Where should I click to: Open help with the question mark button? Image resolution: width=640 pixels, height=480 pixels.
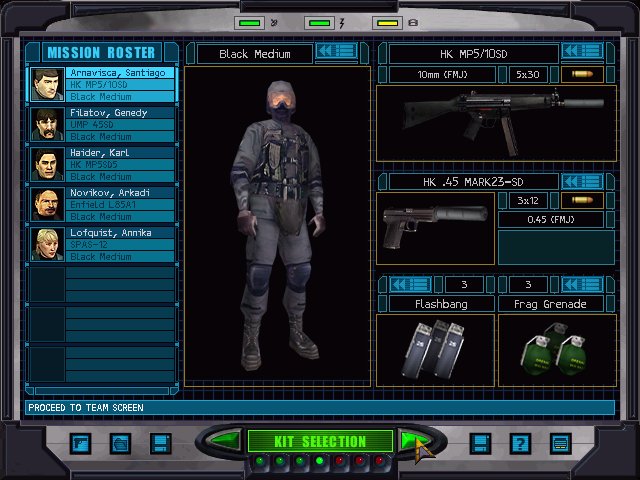[x=519, y=443]
